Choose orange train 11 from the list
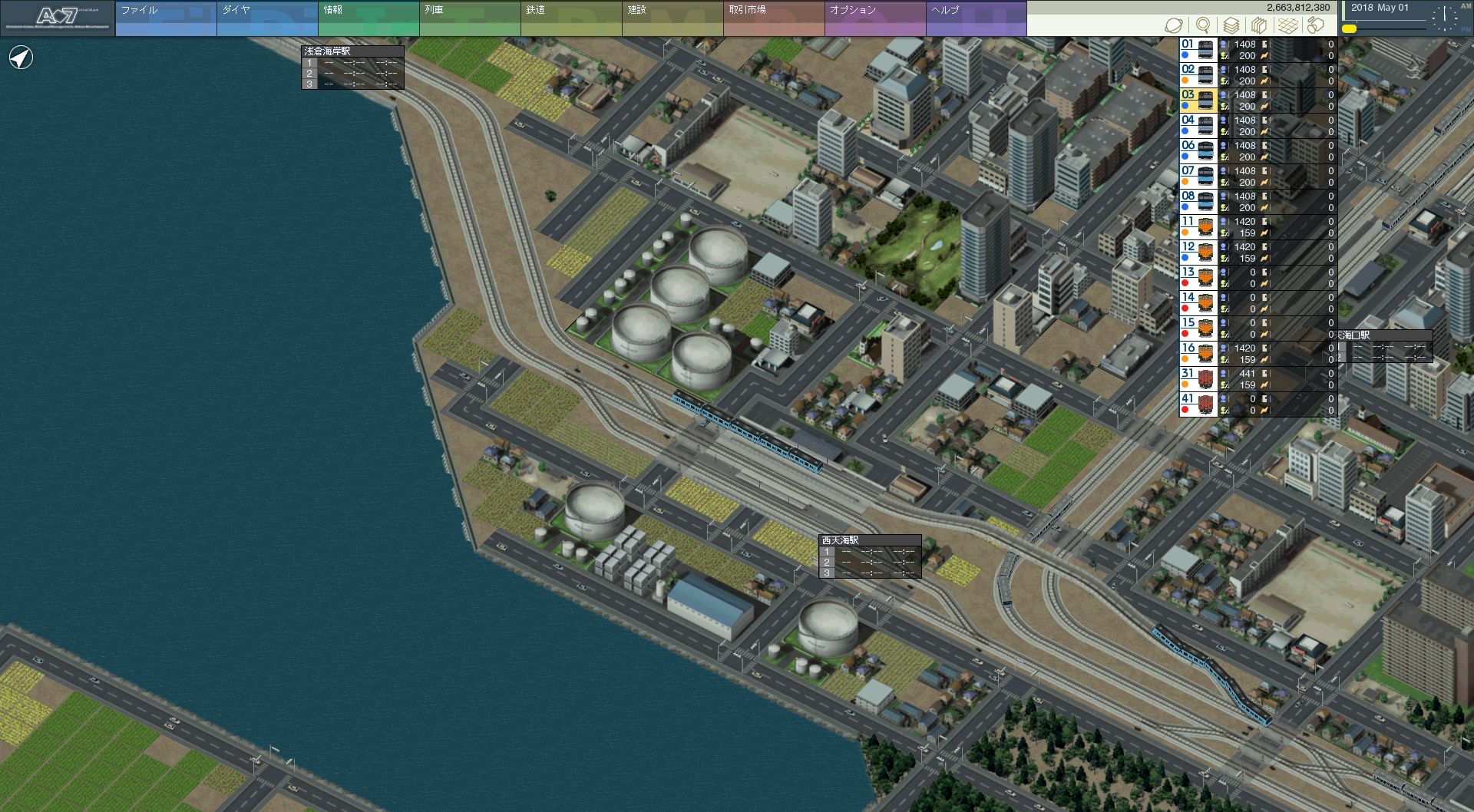This screenshot has height=812, width=1474. 1198,227
